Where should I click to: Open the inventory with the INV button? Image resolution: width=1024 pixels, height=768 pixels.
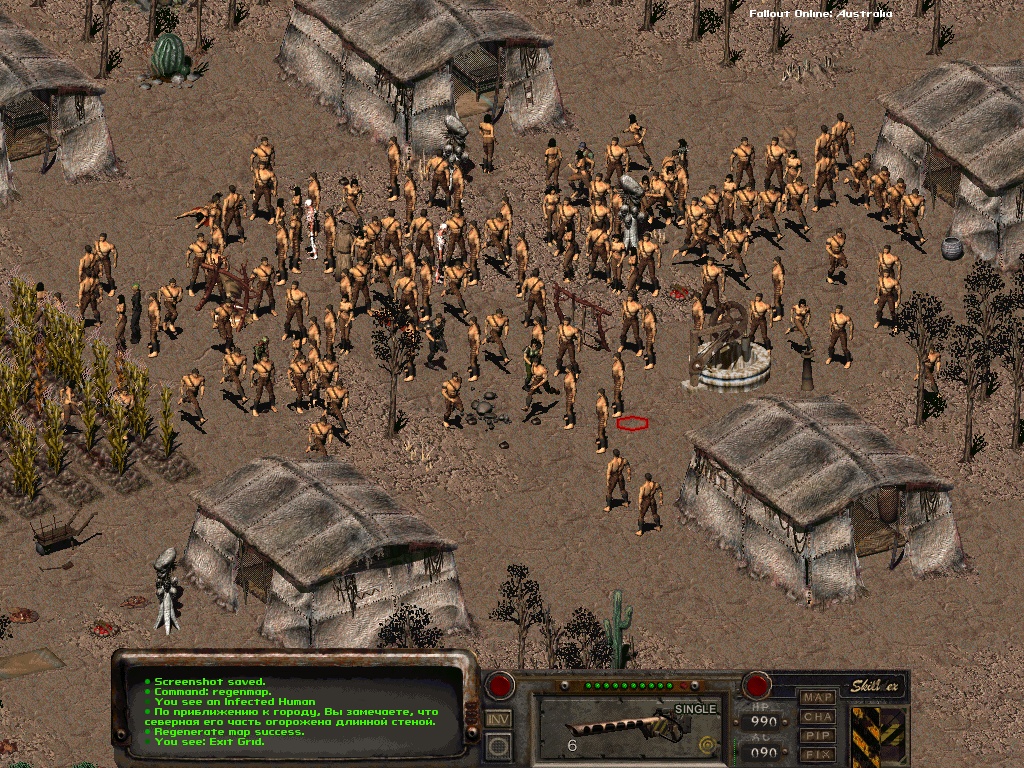(498, 718)
